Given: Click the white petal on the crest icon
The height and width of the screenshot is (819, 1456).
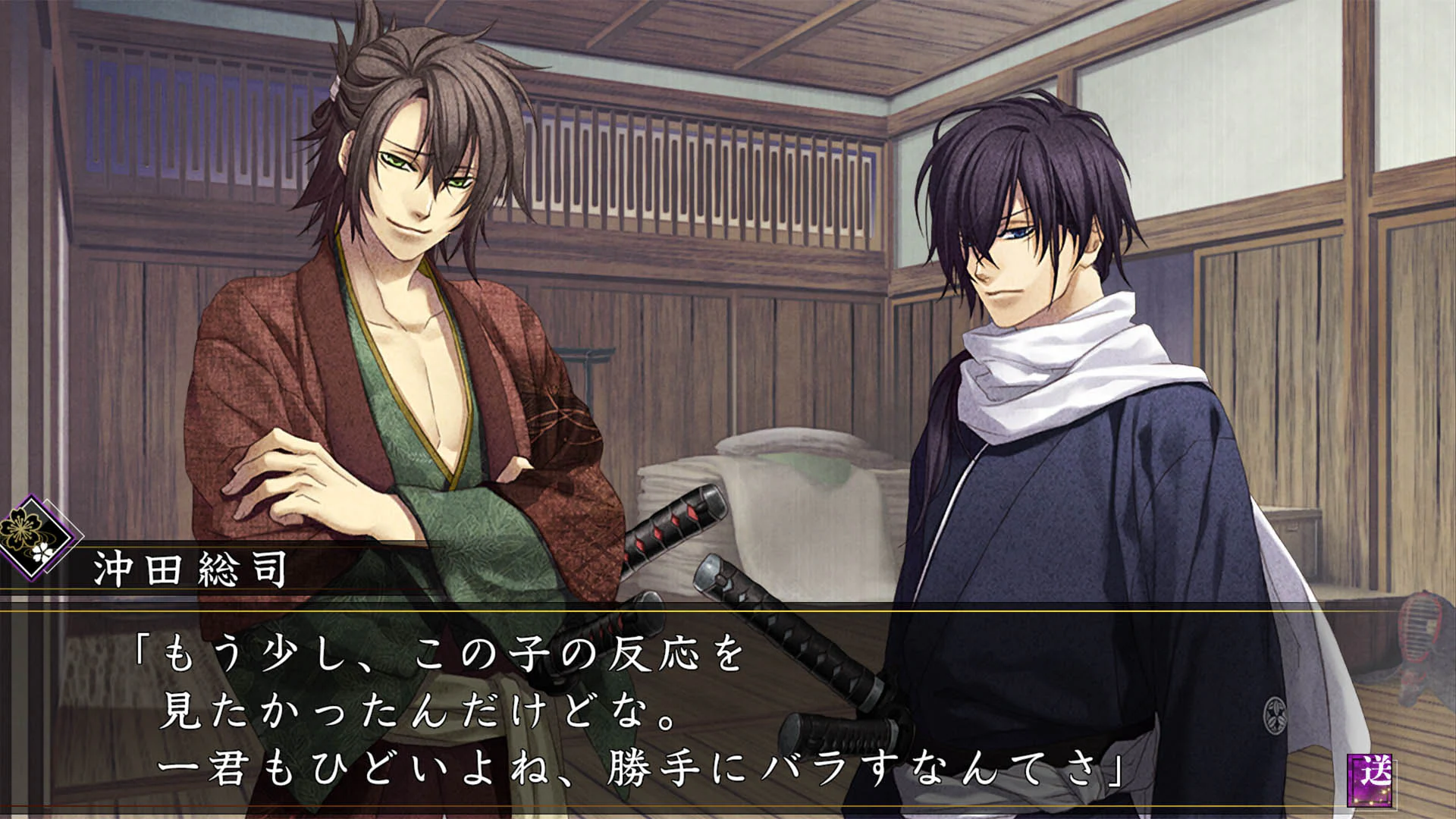Looking at the screenshot, I should tap(42, 551).
